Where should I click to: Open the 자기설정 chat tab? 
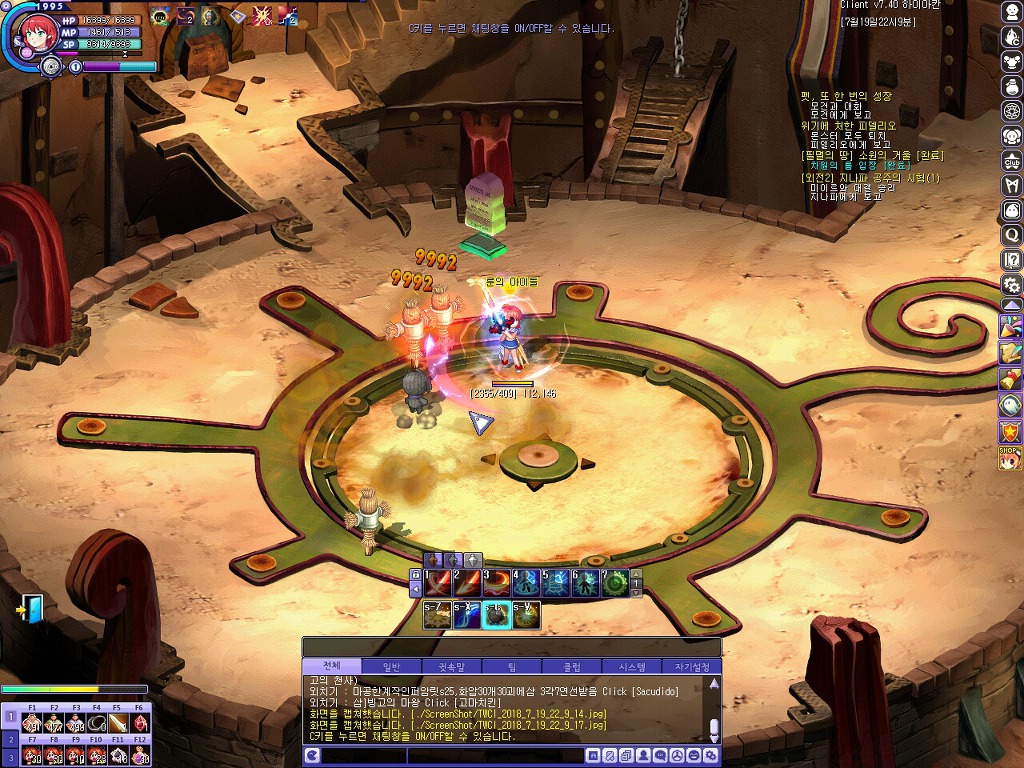[692, 667]
